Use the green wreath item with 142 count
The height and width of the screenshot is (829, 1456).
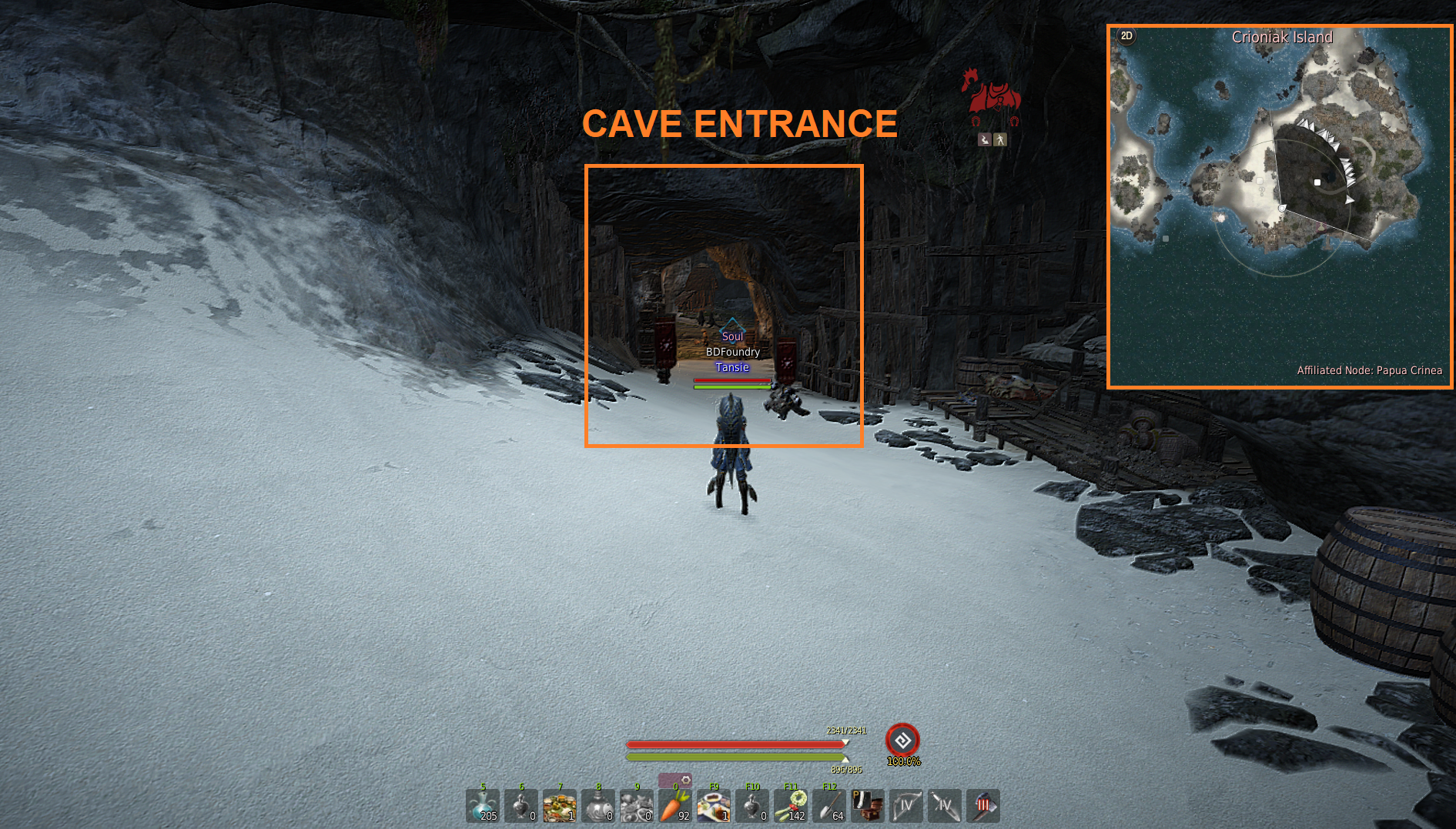click(x=791, y=806)
